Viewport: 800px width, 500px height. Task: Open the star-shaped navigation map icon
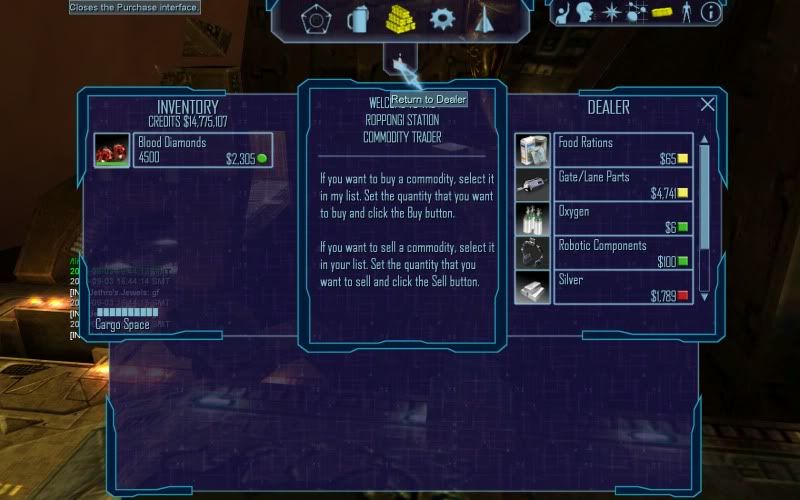click(x=610, y=13)
